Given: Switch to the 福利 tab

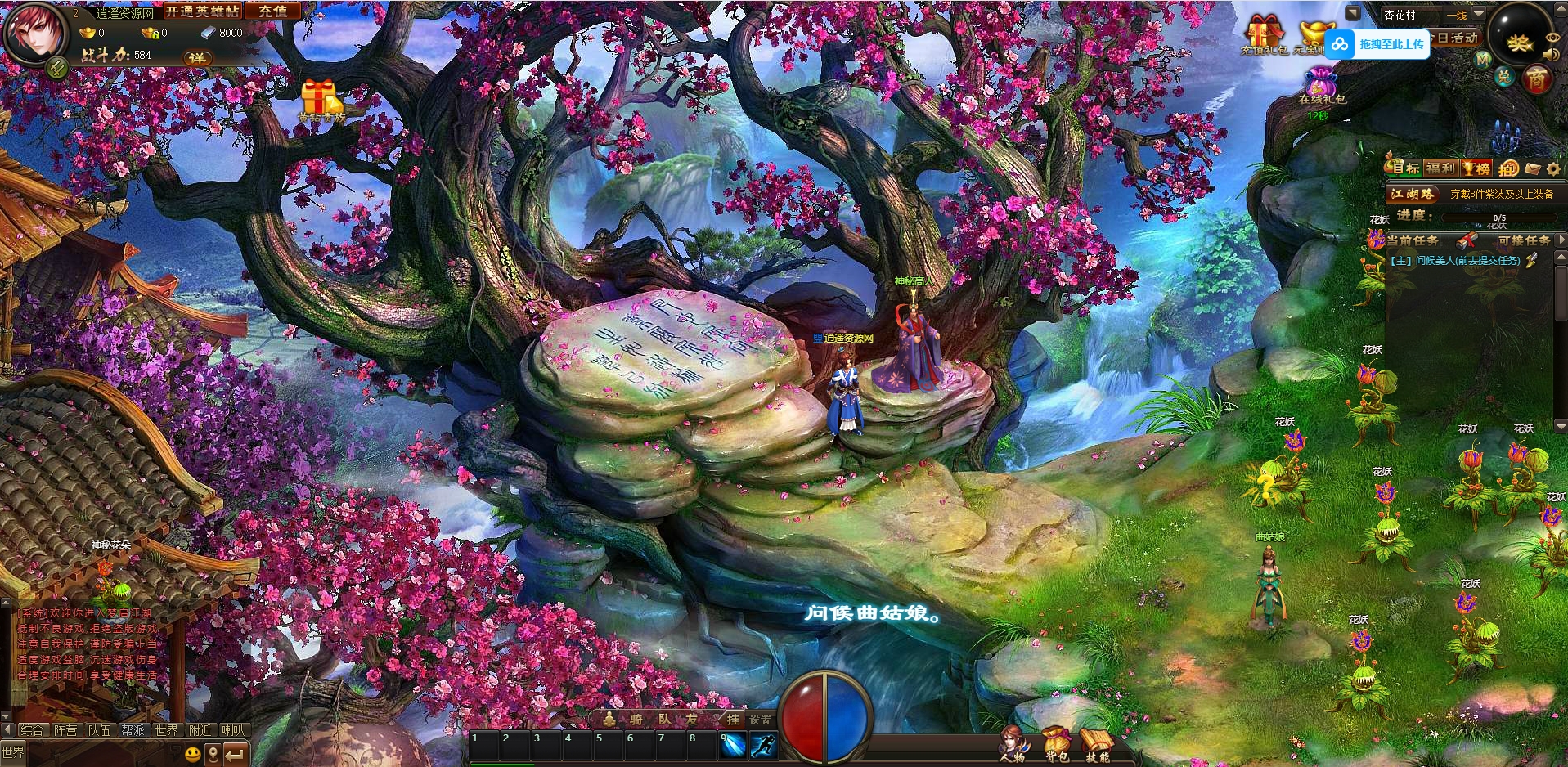Looking at the screenshot, I should tap(1440, 169).
